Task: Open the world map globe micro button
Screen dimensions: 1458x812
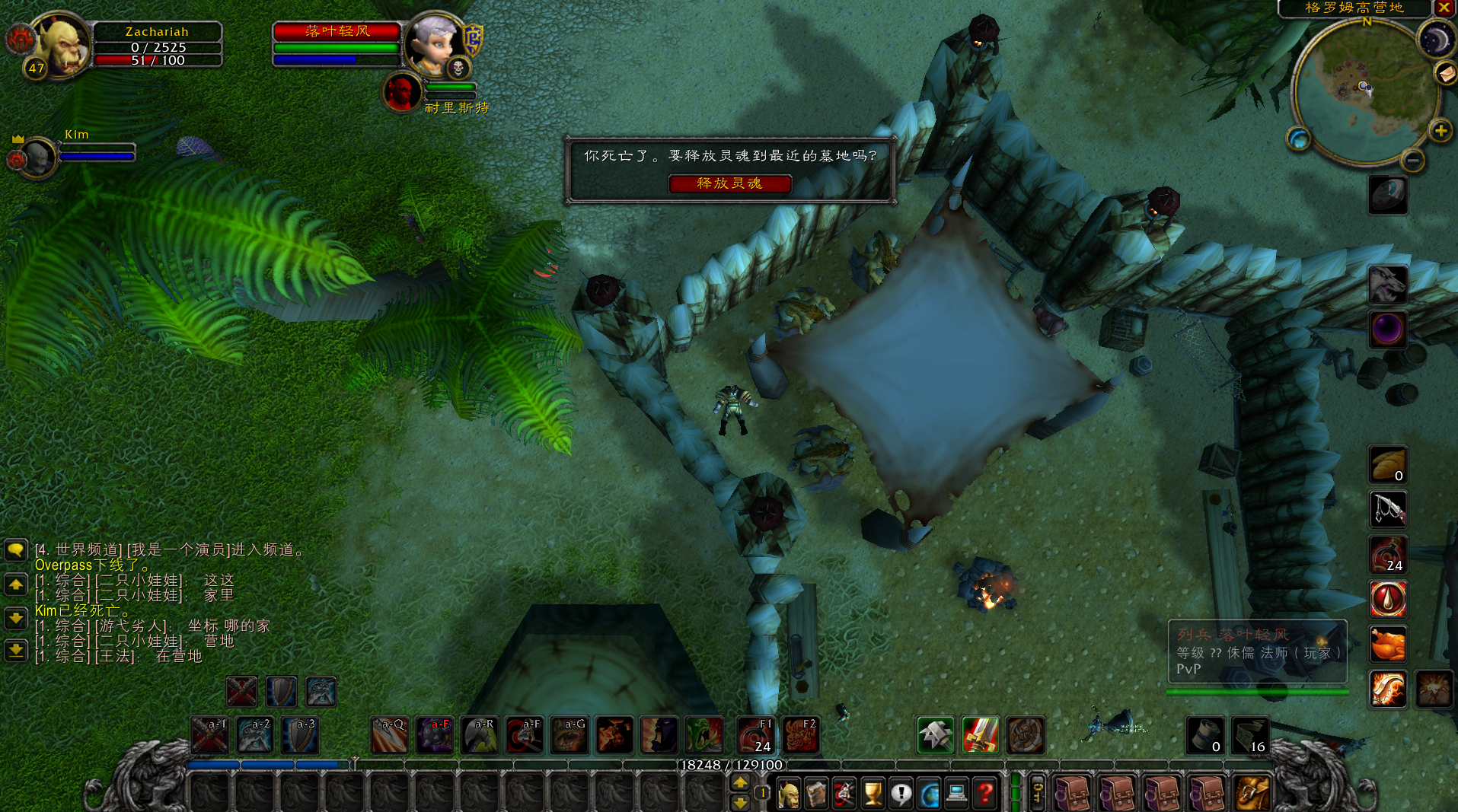Action: tap(929, 794)
